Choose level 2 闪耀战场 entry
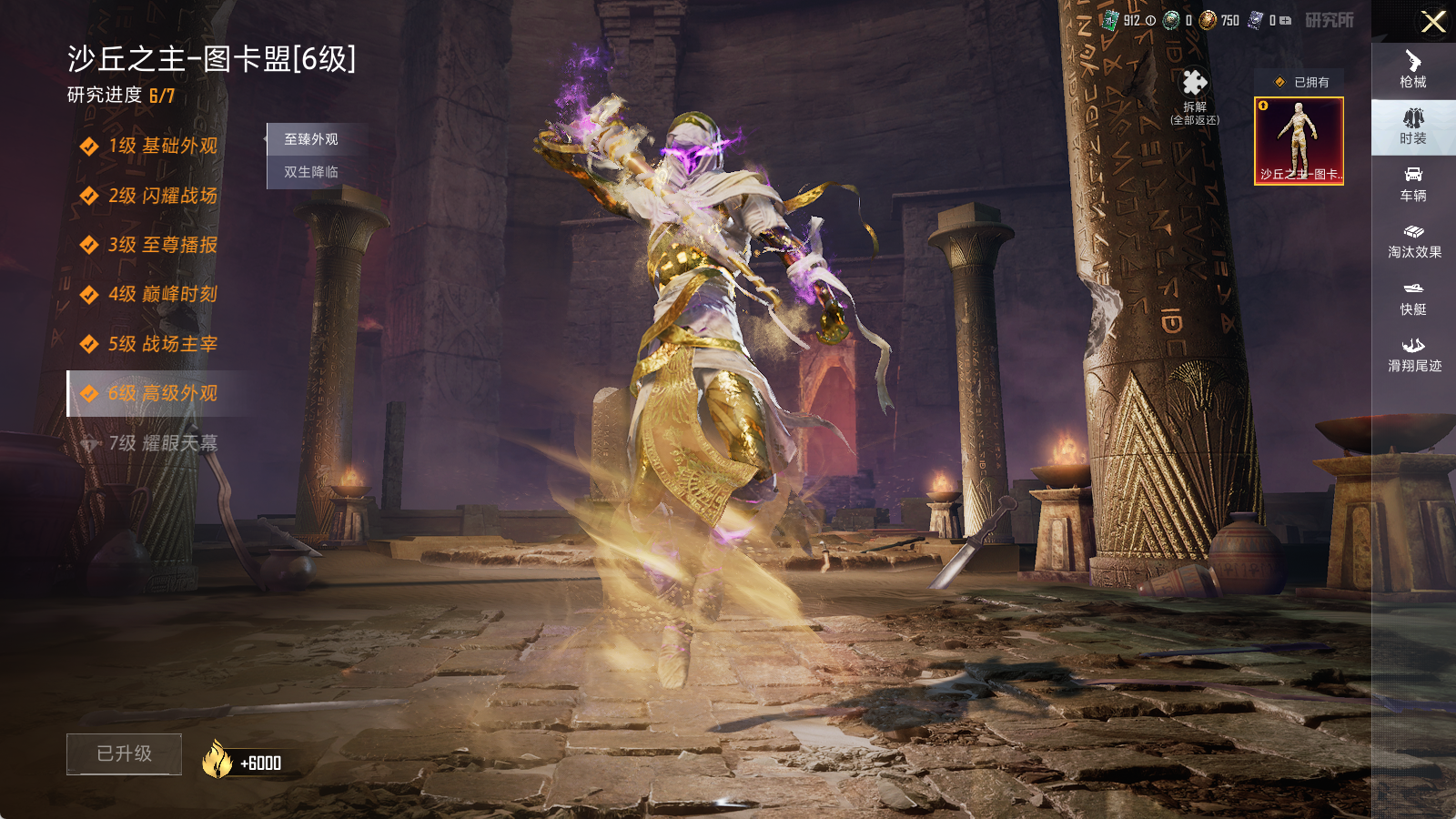The image size is (1456, 819). coord(162,196)
